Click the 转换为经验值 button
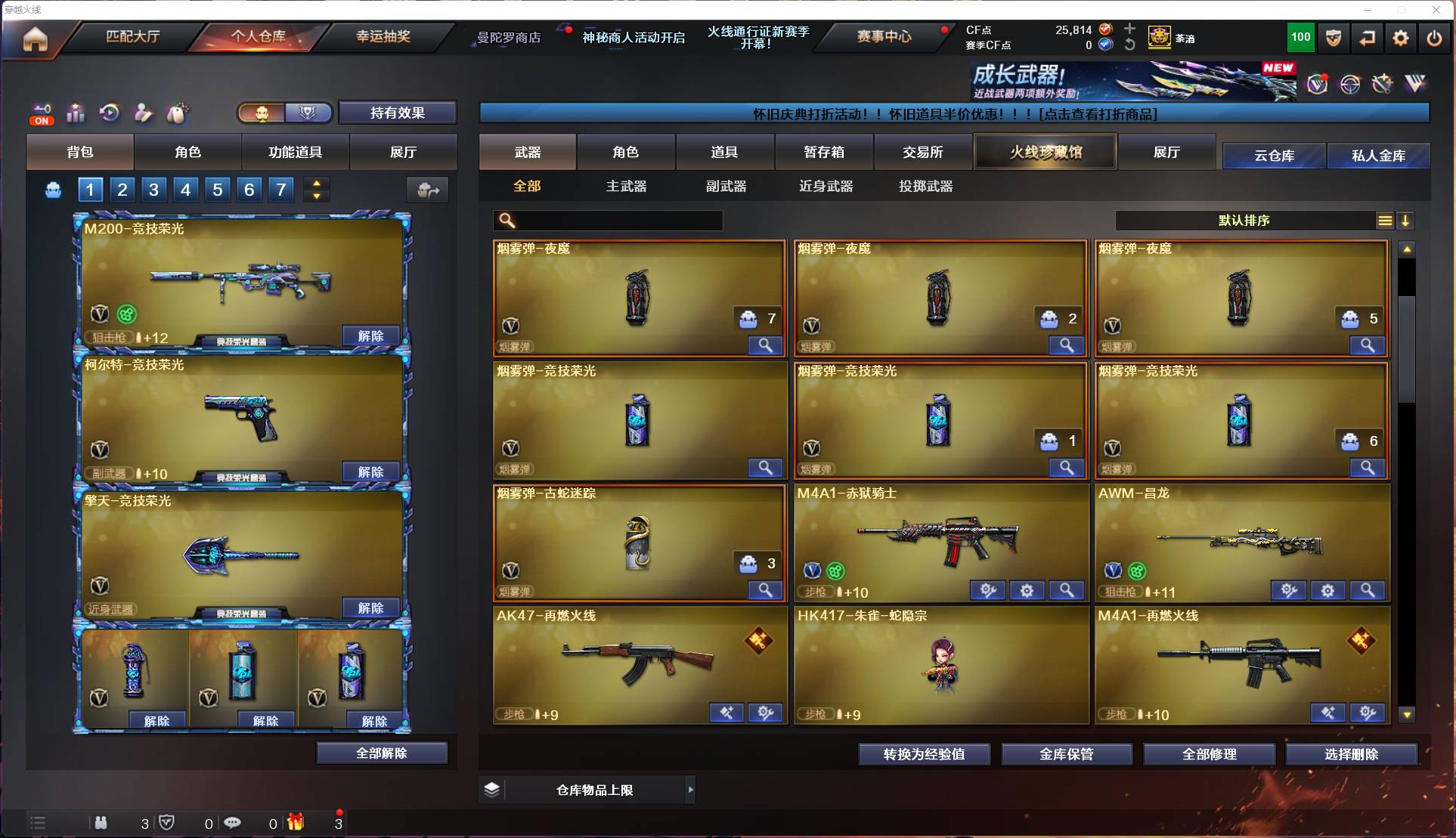Image resolution: width=1456 pixels, height=838 pixels. point(924,754)
